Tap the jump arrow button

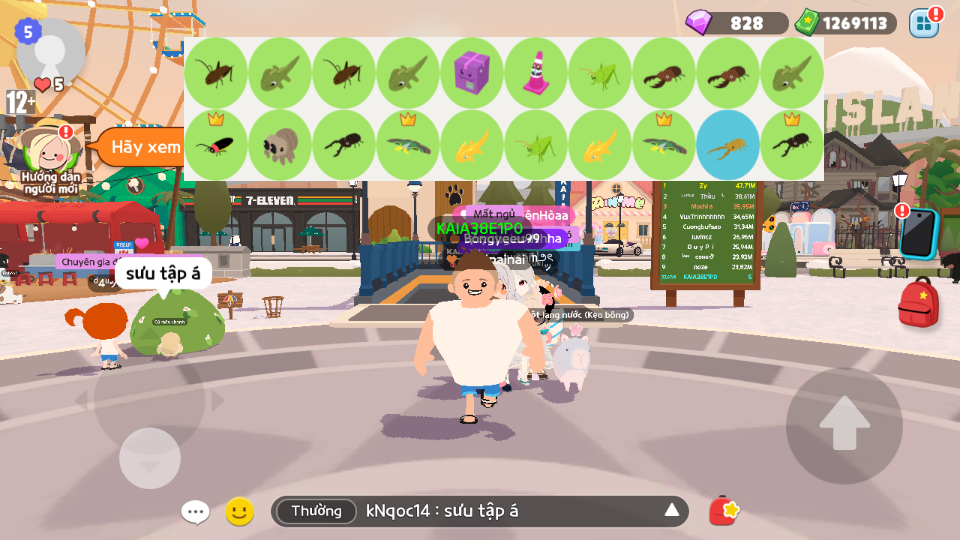pos(844,422)
